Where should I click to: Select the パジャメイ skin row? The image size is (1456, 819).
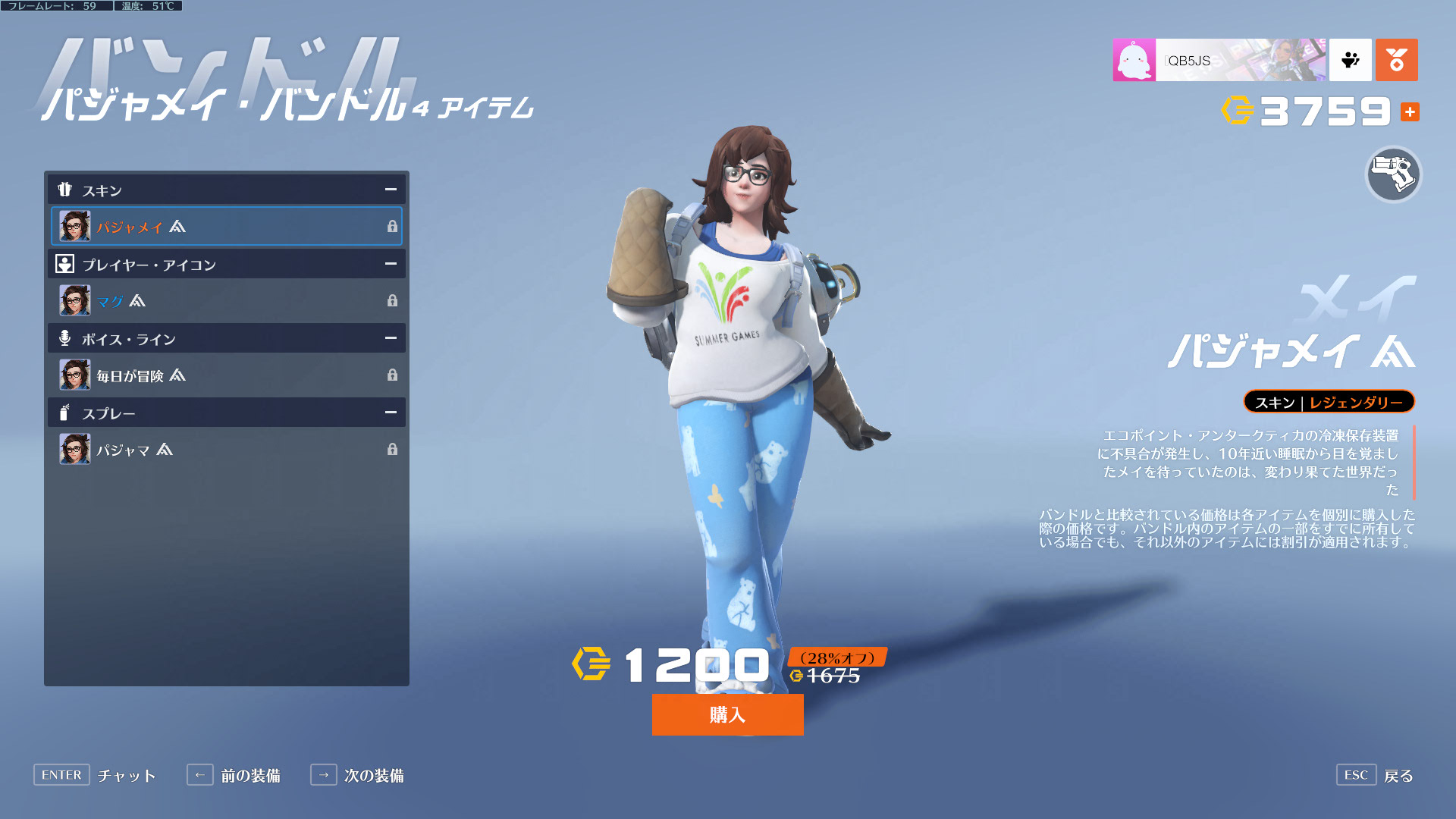click(x=226, y=226)
